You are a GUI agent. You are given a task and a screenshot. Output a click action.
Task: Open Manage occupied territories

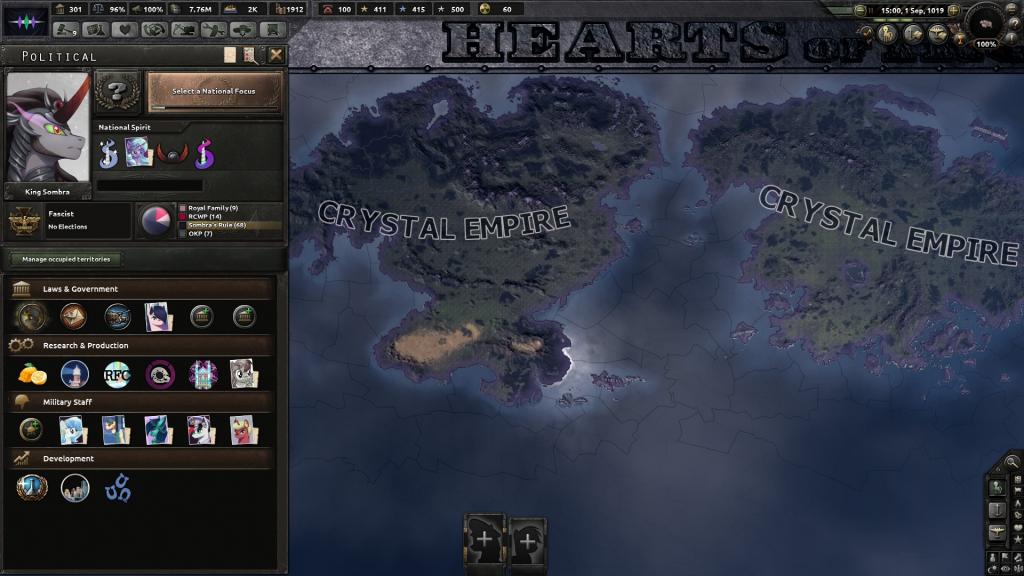pos(67,259)
